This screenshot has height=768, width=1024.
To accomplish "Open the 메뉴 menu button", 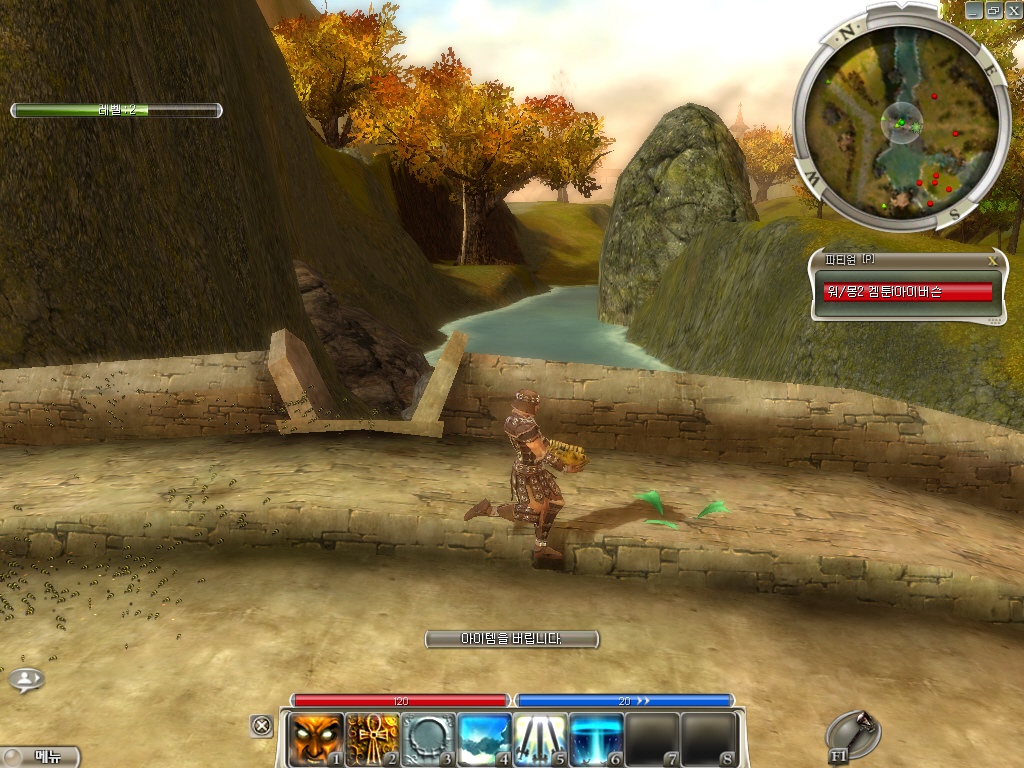I will point(42,757).
